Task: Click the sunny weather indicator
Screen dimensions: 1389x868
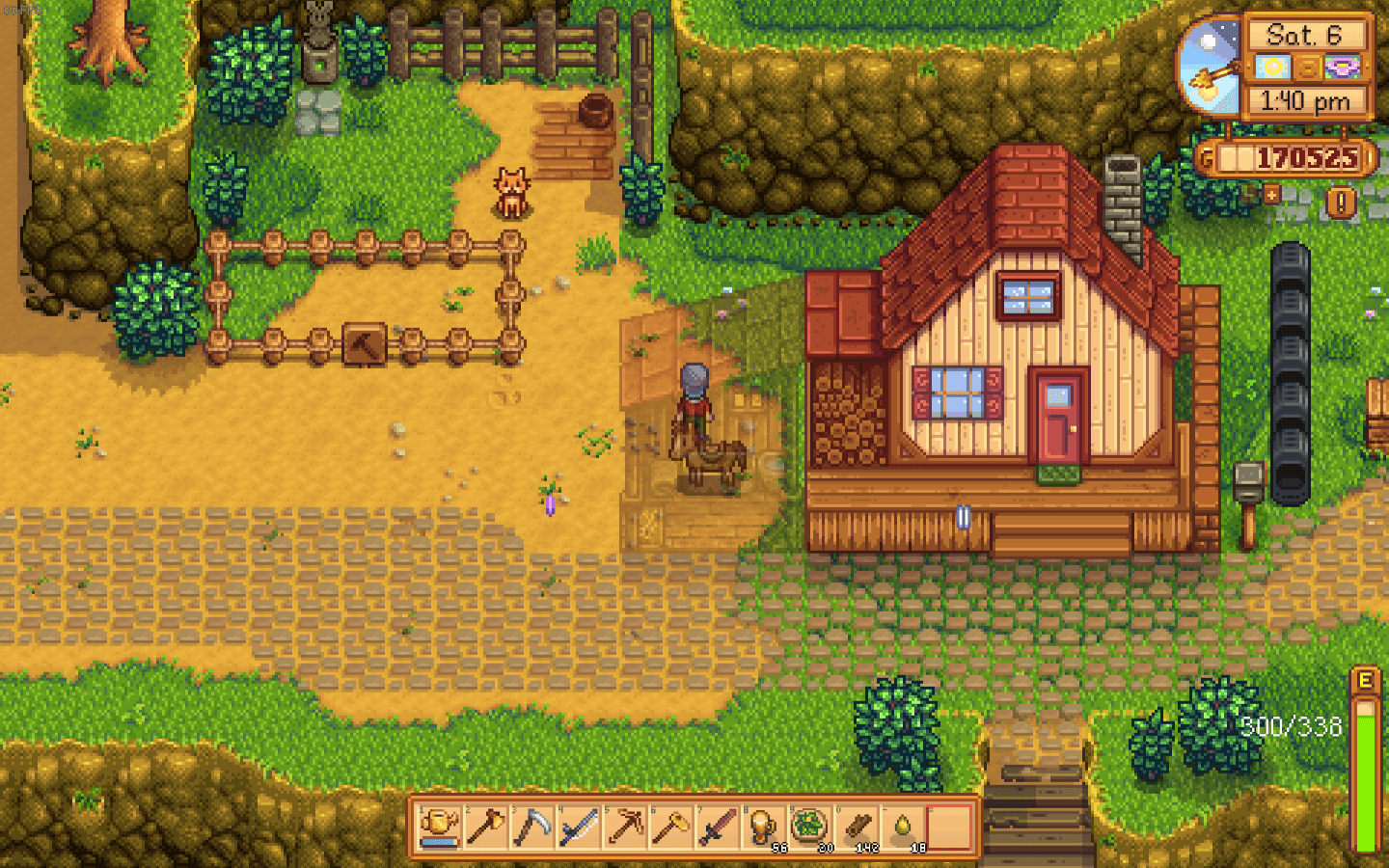Action: coord(1273,68)
